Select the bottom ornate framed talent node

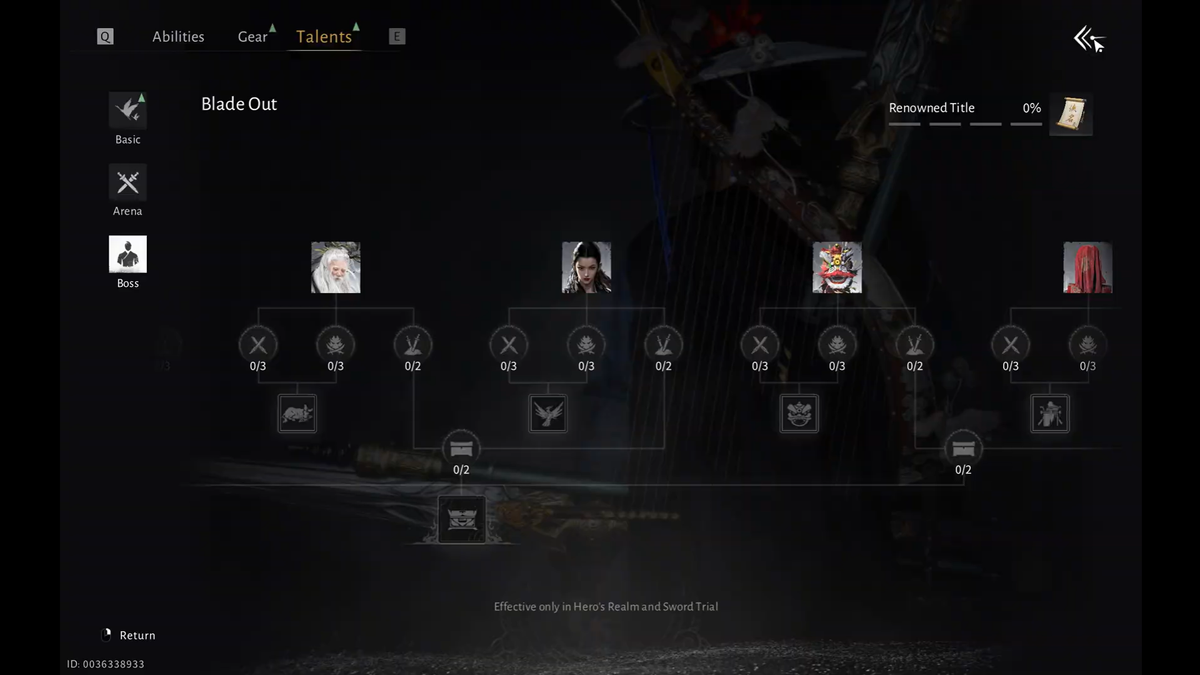coord(462,520)
